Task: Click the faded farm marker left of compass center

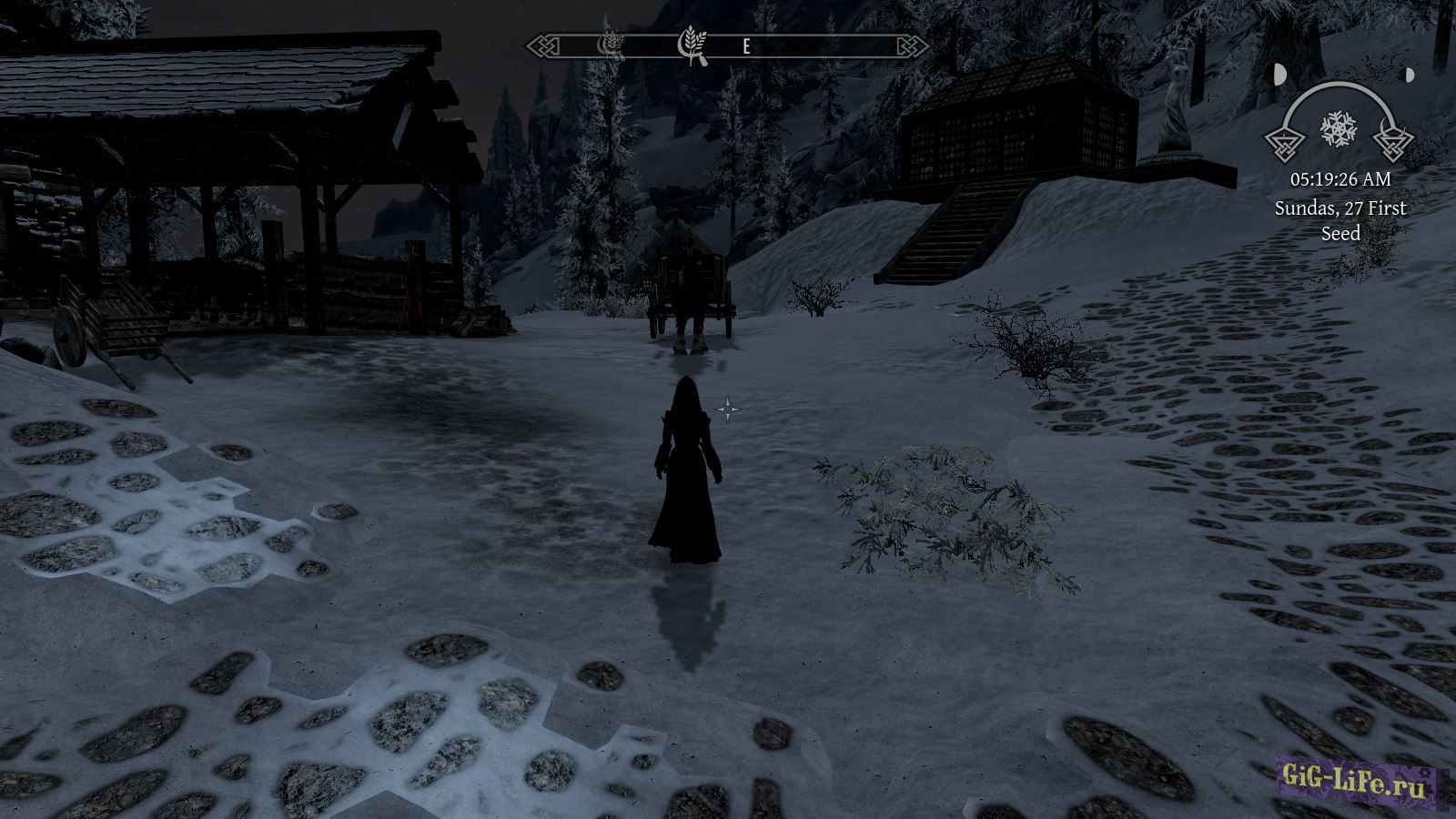Action: click(x=608, y=44)
